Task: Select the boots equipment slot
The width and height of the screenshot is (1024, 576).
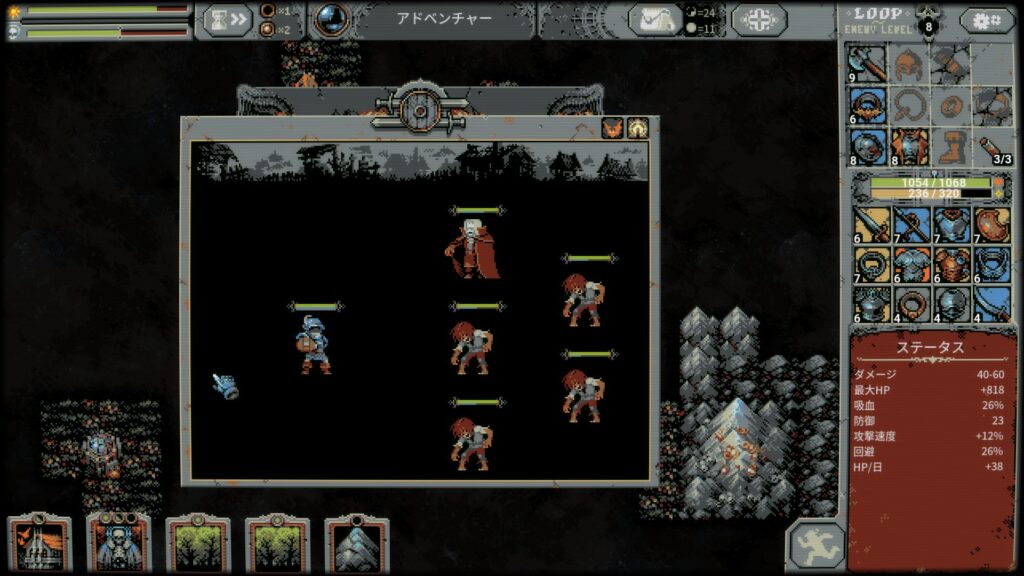Action: pos(950,146)
